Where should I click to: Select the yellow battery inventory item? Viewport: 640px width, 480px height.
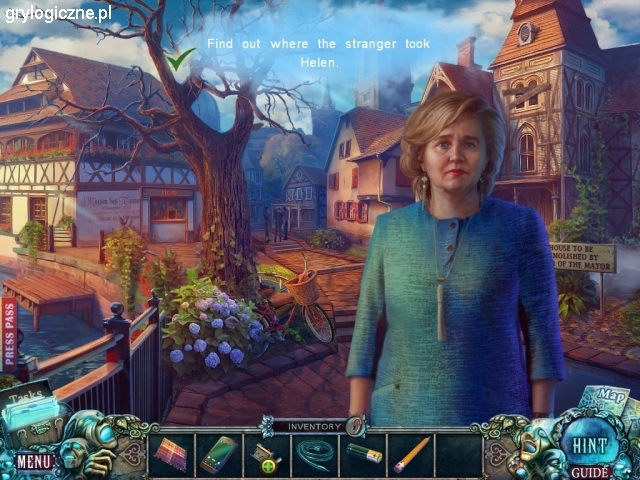click(363, 455)
